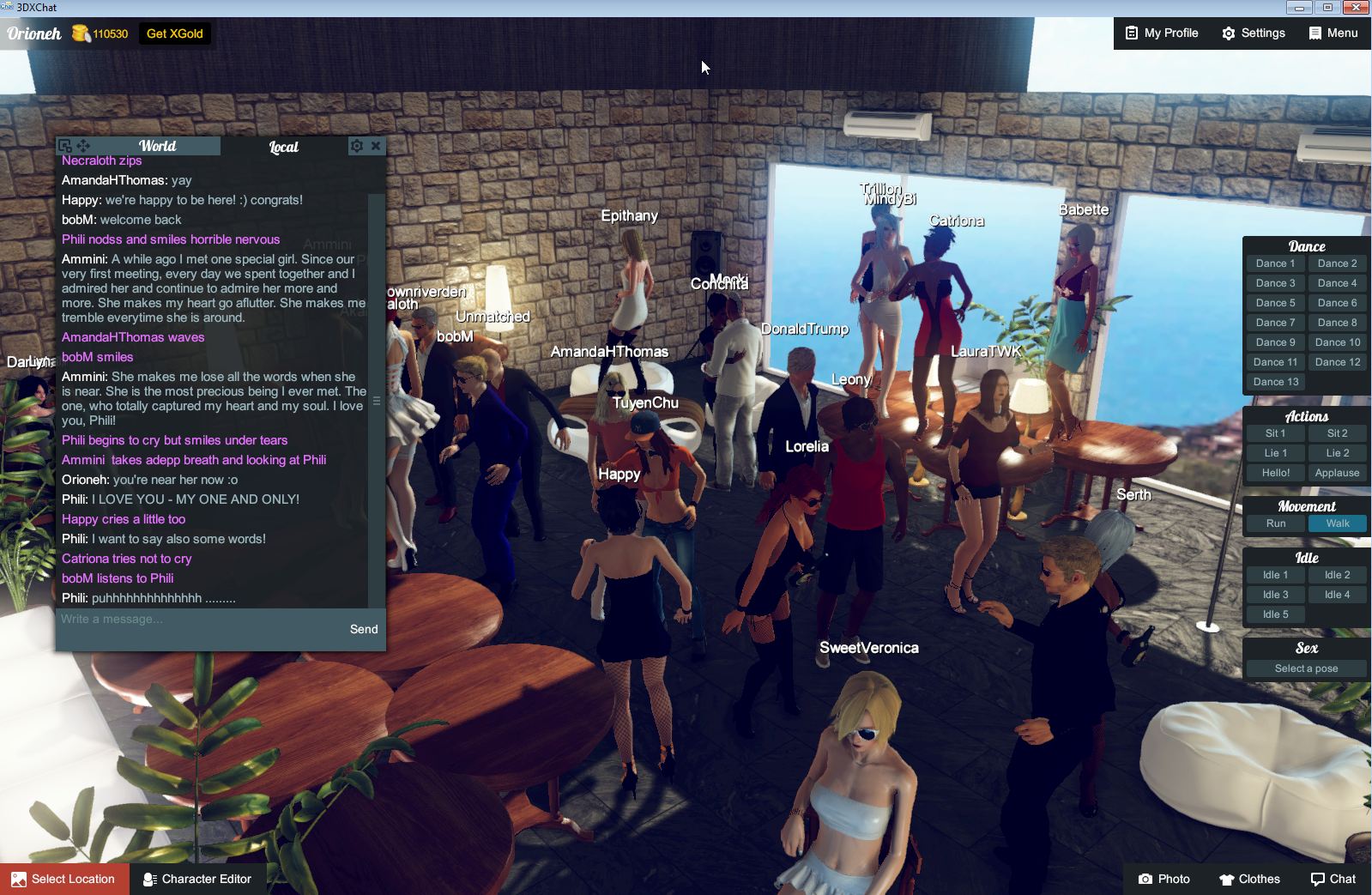Toggle Walk movement mode

click(1338, 523)
